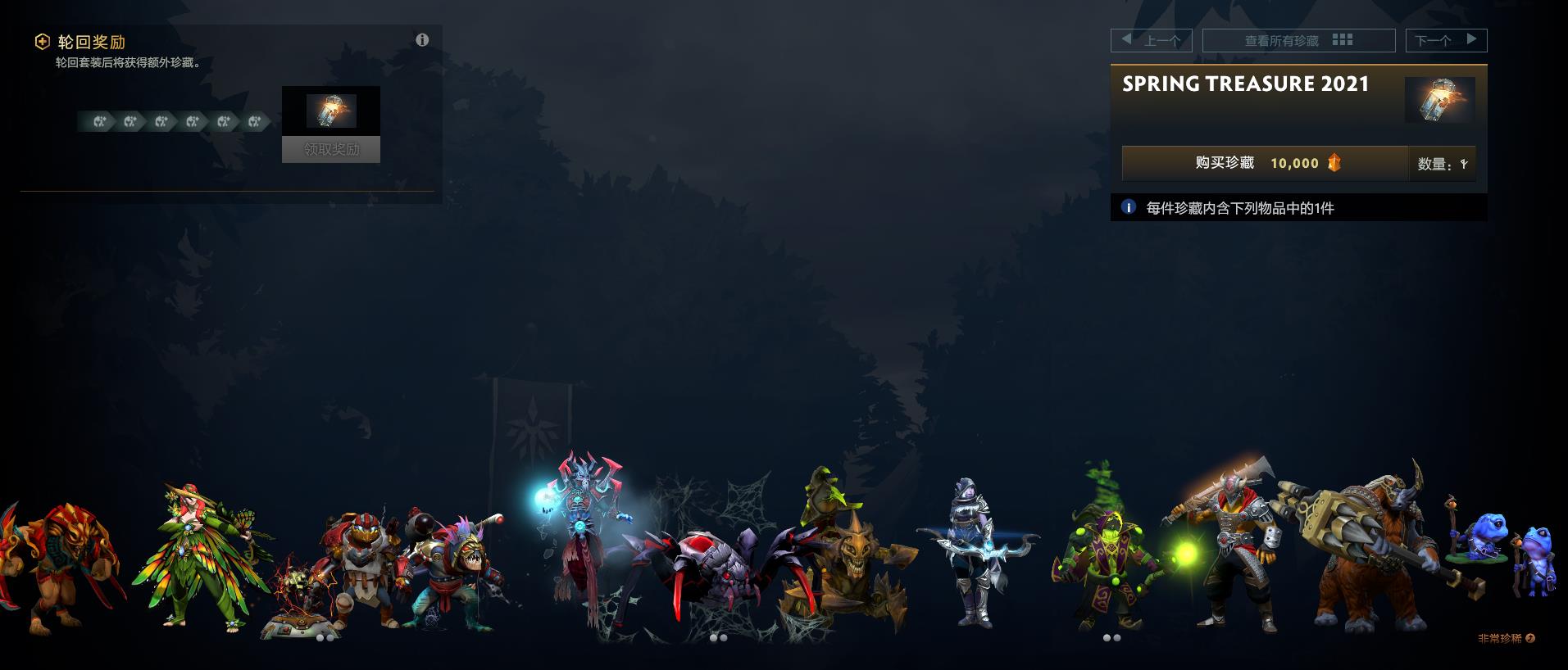Screen dimensions: 1568x670
Task: Click the info icon on the 轮回奖励 panel
Action: (x=423, y=40)
